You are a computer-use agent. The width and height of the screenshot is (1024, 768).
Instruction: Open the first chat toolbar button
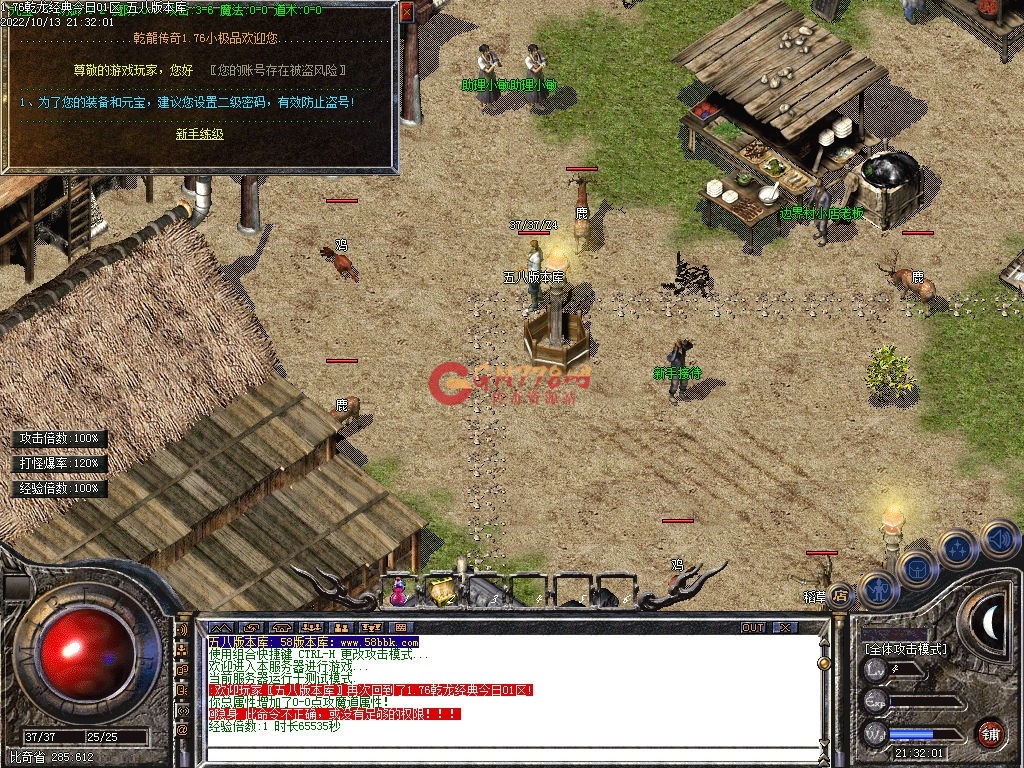click(x=220, y=627)
